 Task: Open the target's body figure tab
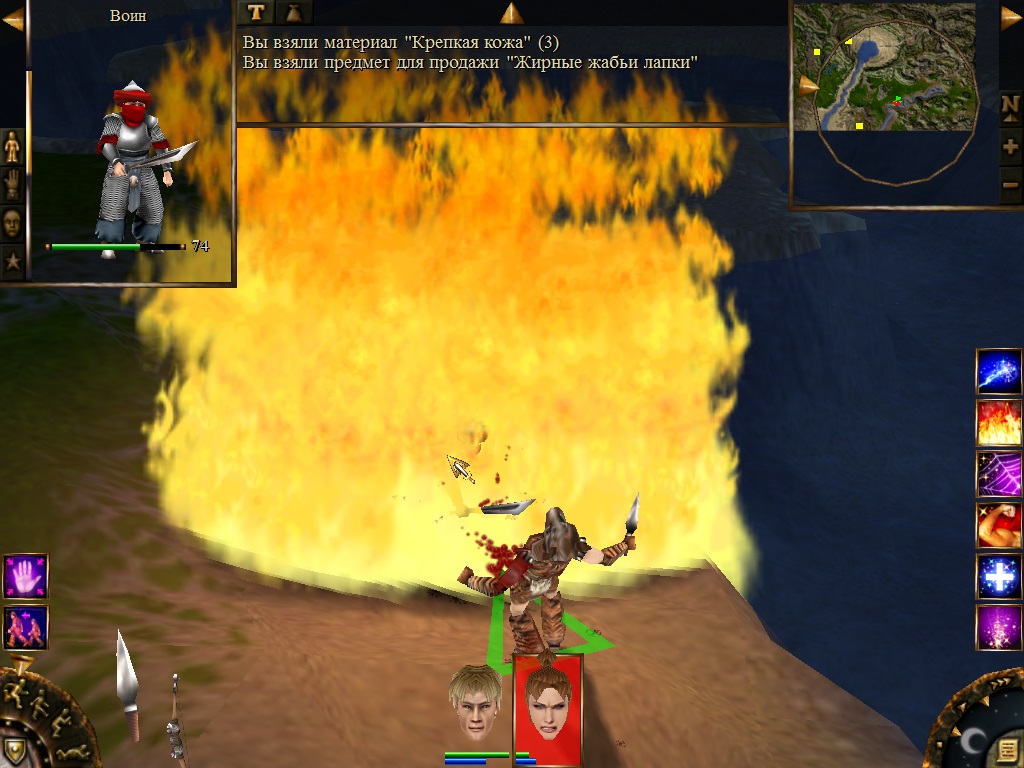pos(12,146)
